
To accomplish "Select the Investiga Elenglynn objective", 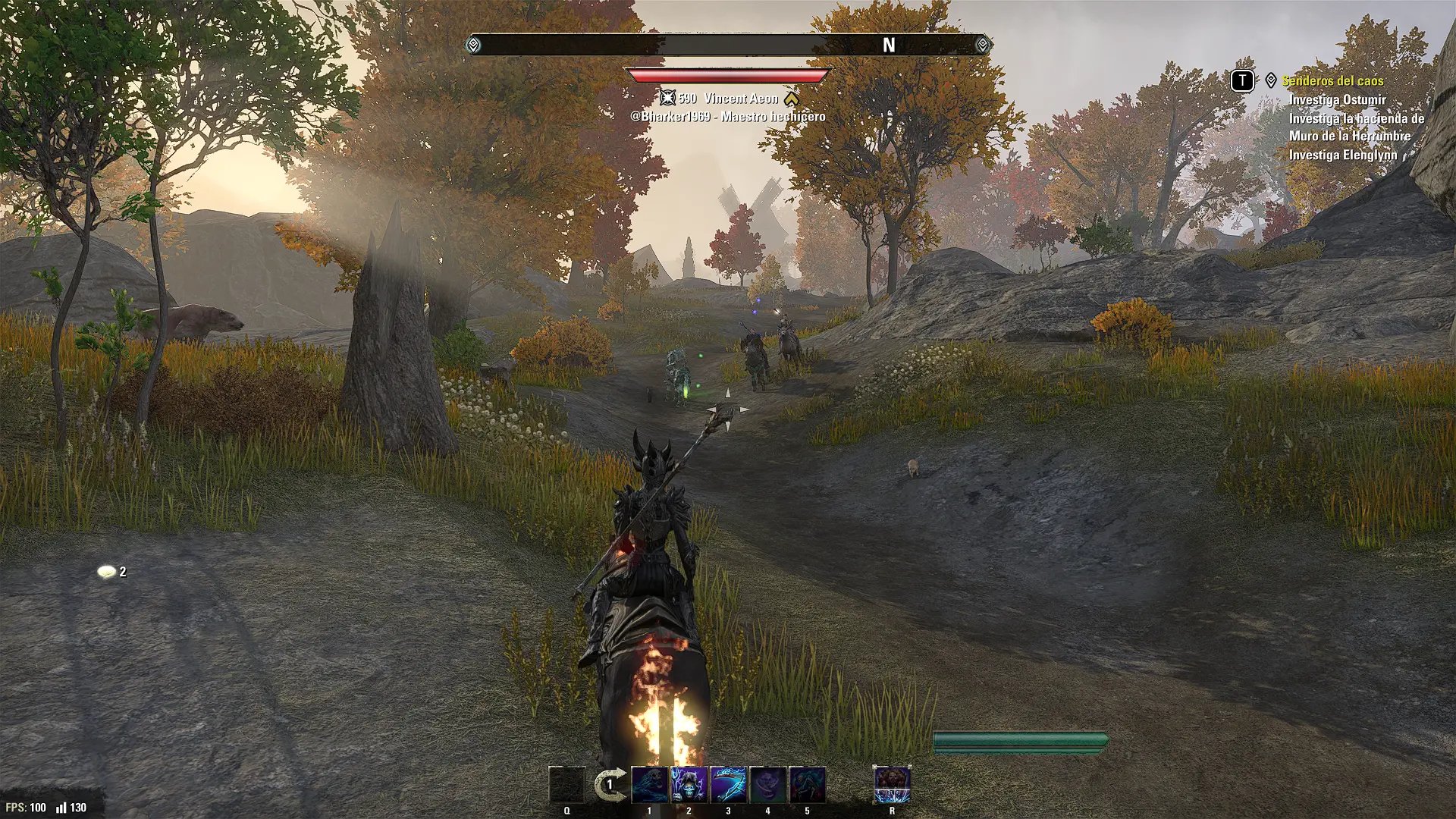I will pos(1342,155).
